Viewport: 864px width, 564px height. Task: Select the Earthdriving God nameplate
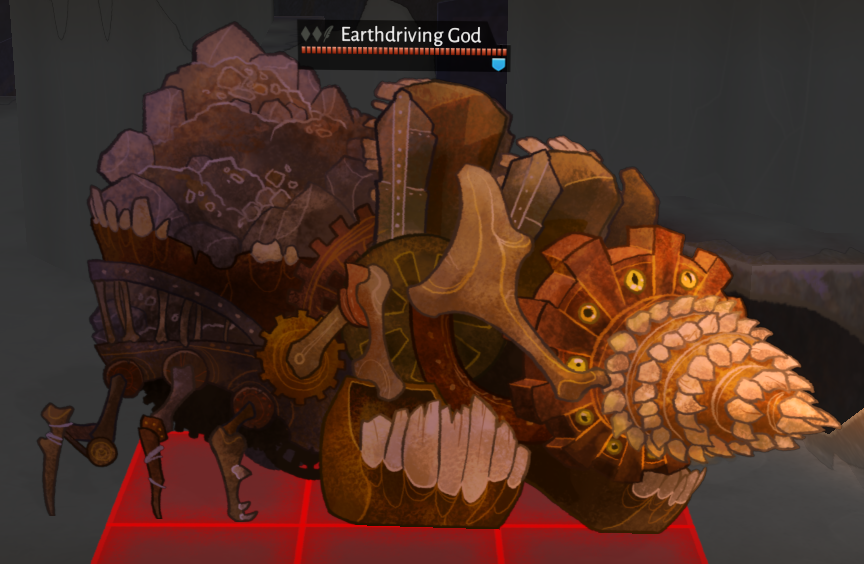[410, 35]
